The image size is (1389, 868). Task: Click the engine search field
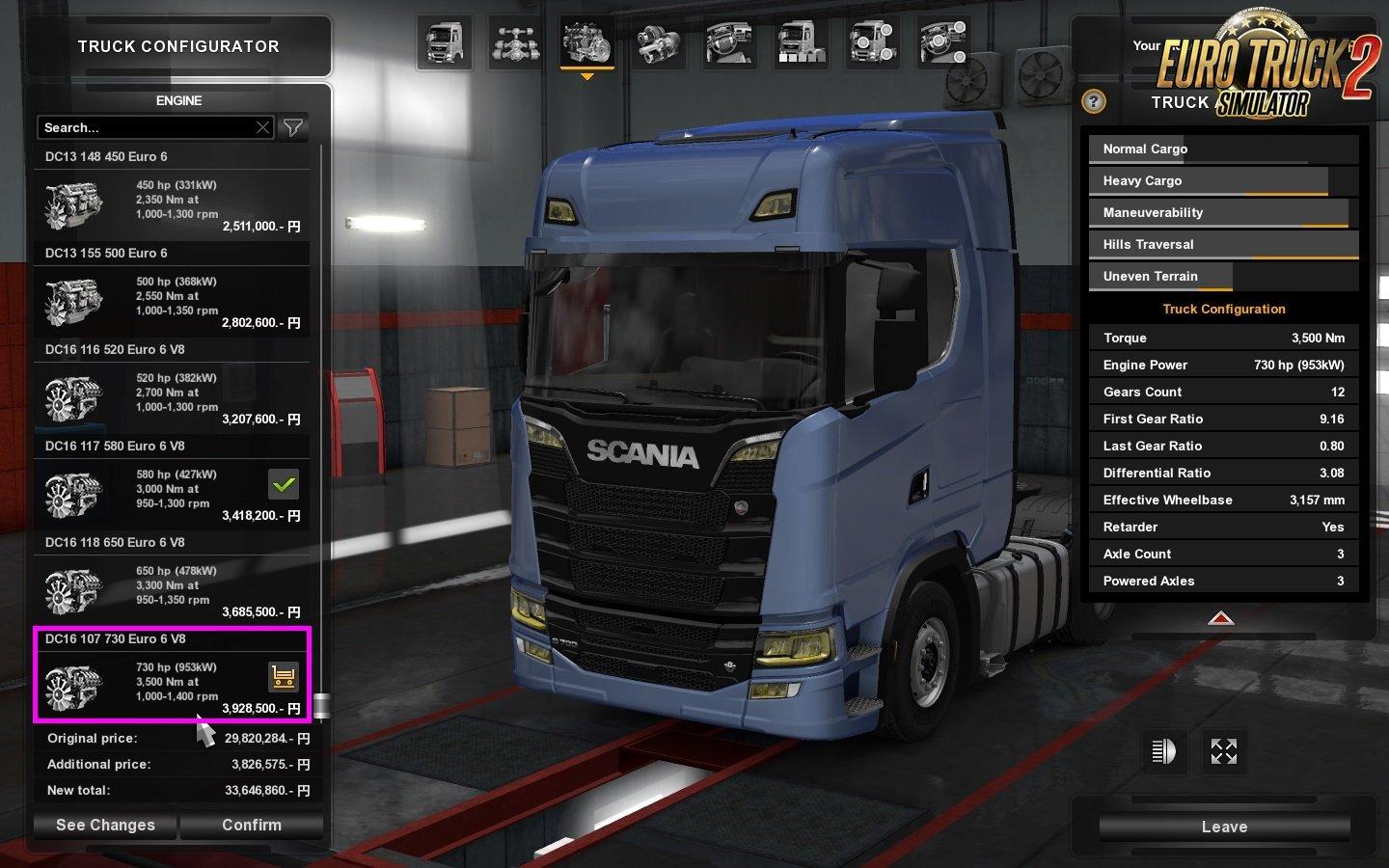(145, 127)
